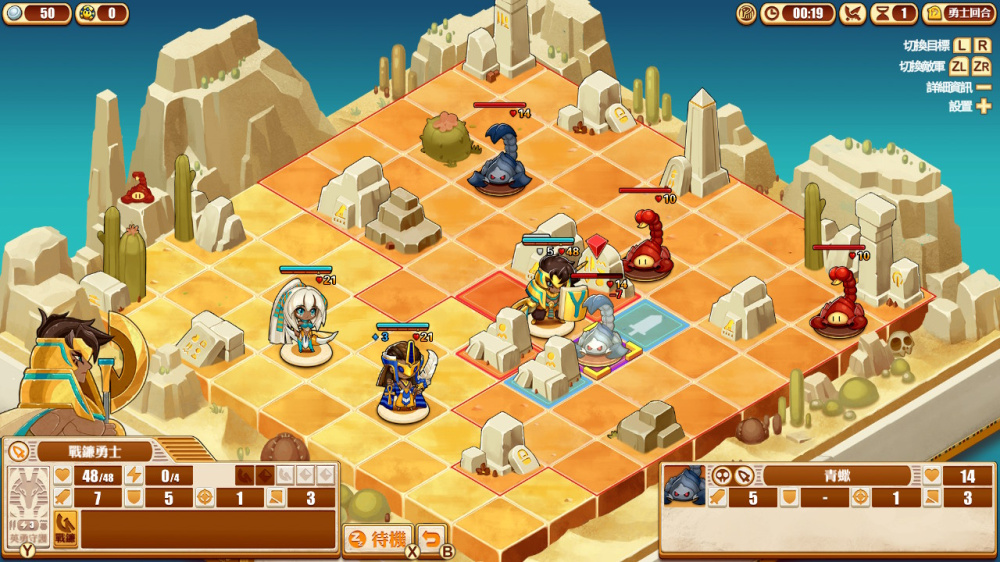The height and width of the screenshot is (562, 1000).
Task: Click the undo arrow button
Action: pyautogui.click(x=430, y=539)
